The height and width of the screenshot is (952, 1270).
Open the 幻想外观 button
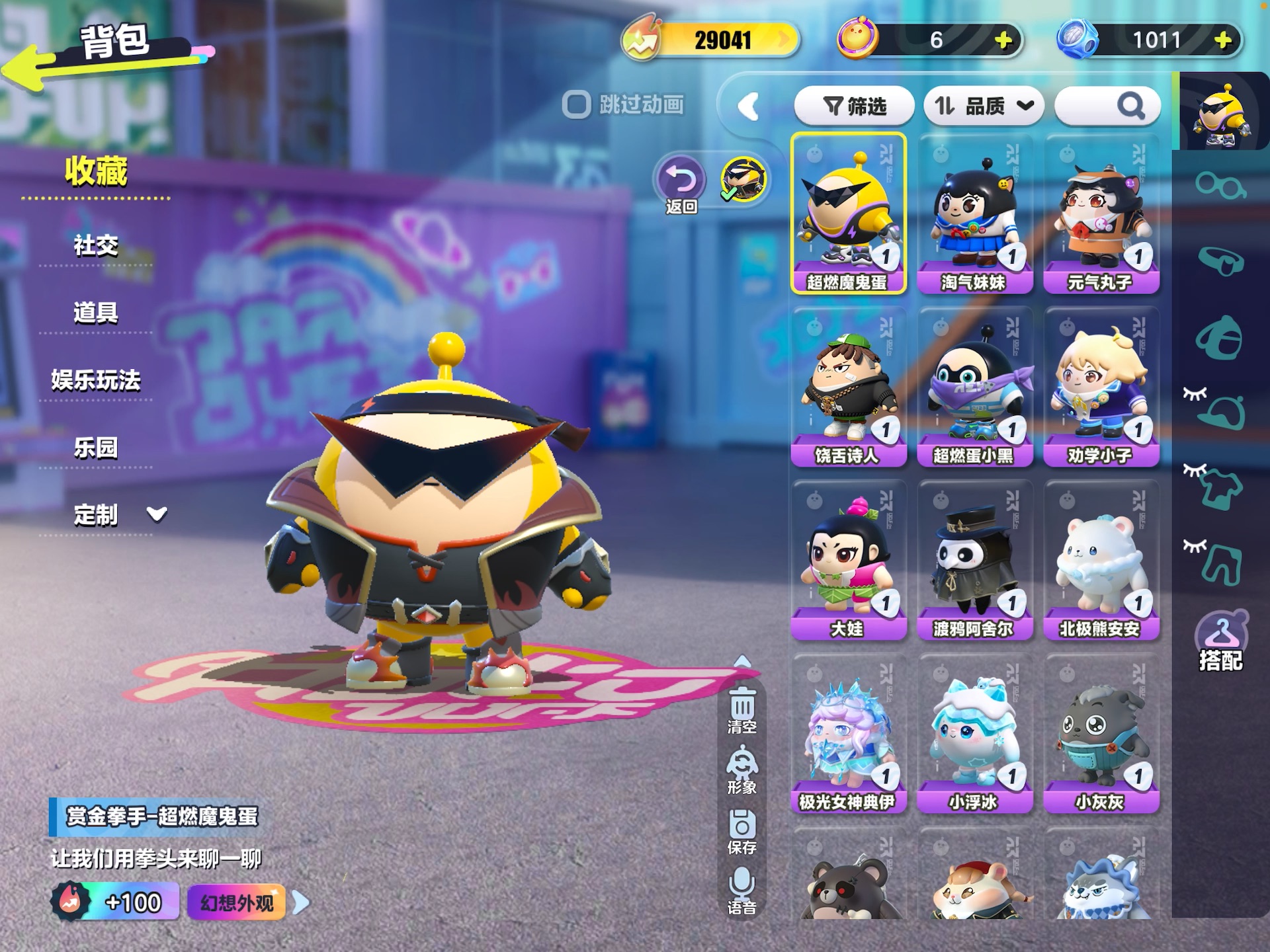[x=237, y=902]
